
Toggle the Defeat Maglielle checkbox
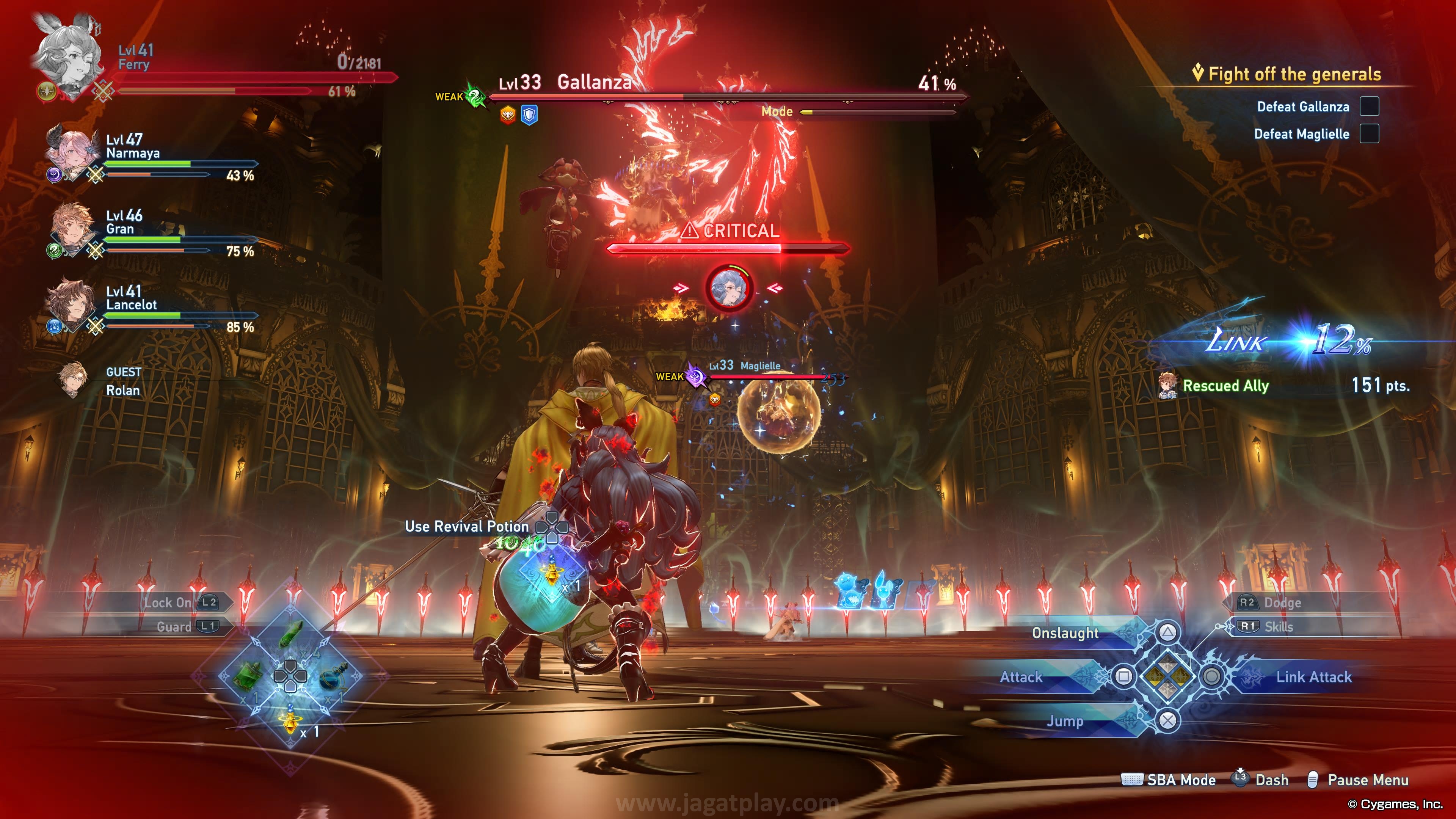coord(1369,134)
